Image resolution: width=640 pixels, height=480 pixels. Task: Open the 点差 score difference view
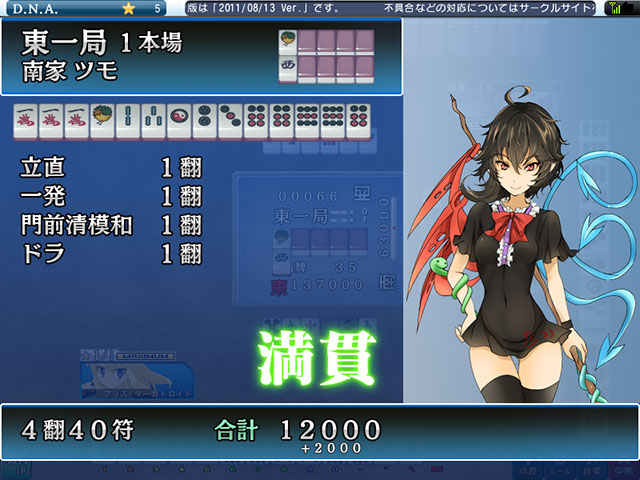(528, 469)
